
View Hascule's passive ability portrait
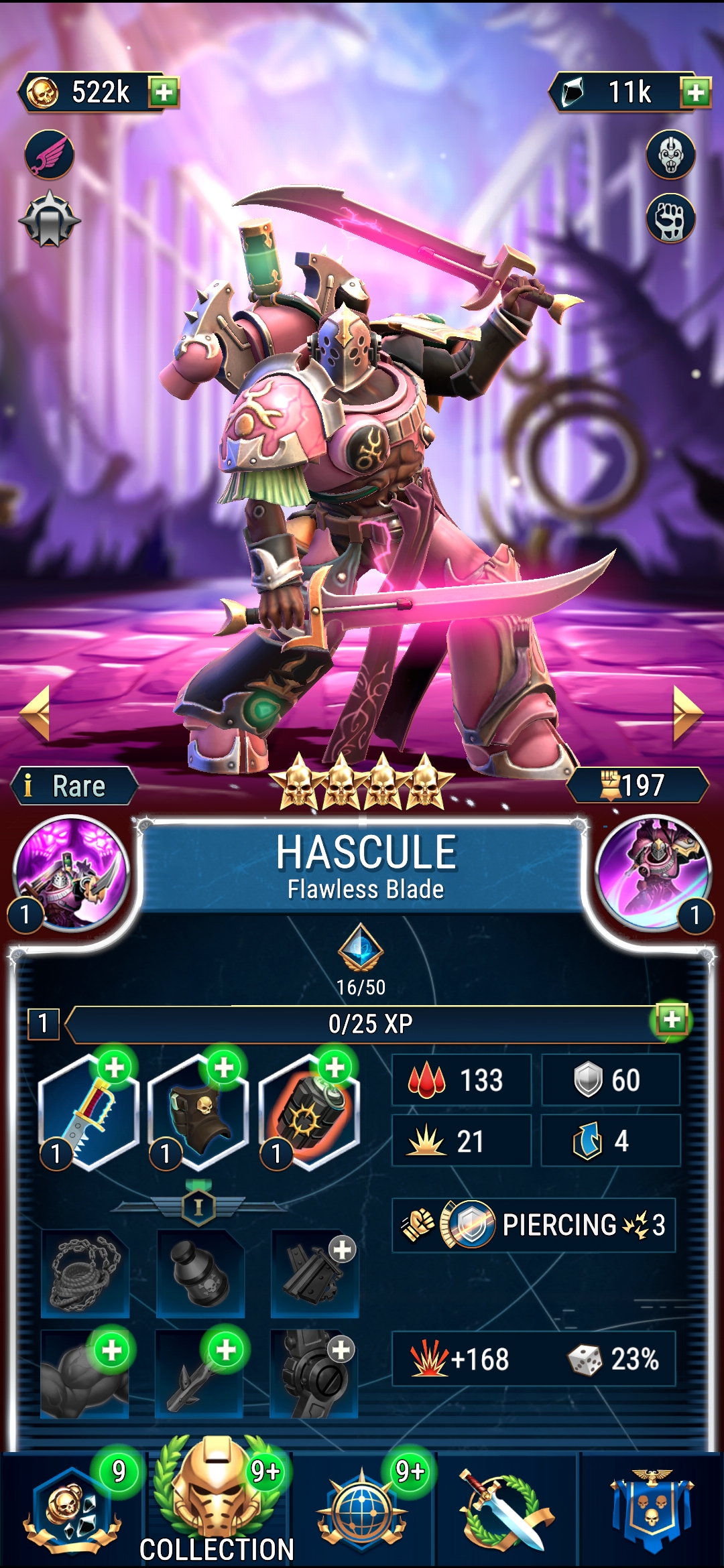tap(654, 872)
